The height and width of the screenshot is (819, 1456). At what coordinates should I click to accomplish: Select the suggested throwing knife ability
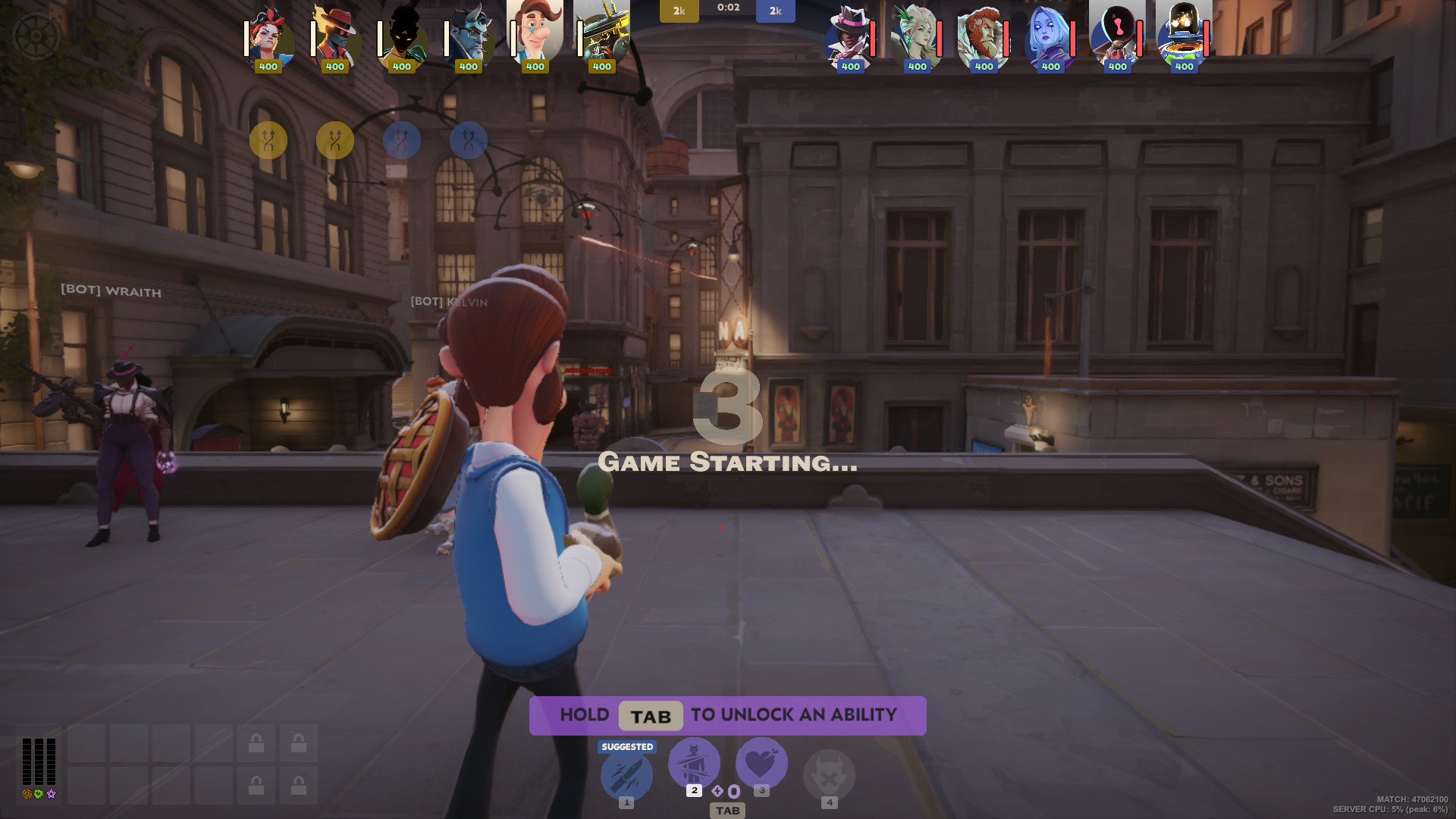click(626, 775)
